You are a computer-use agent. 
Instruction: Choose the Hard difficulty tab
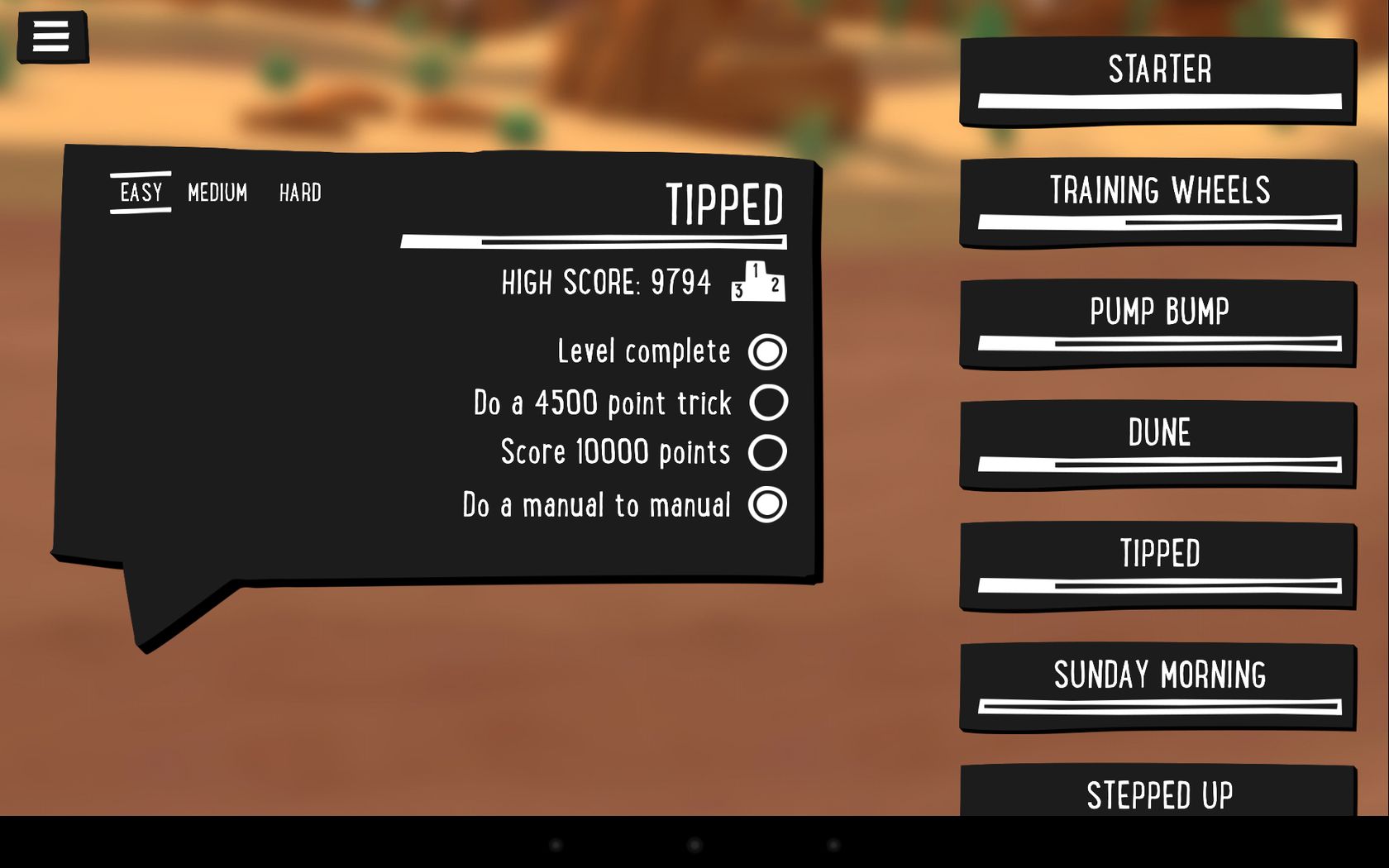pos(300,193)
